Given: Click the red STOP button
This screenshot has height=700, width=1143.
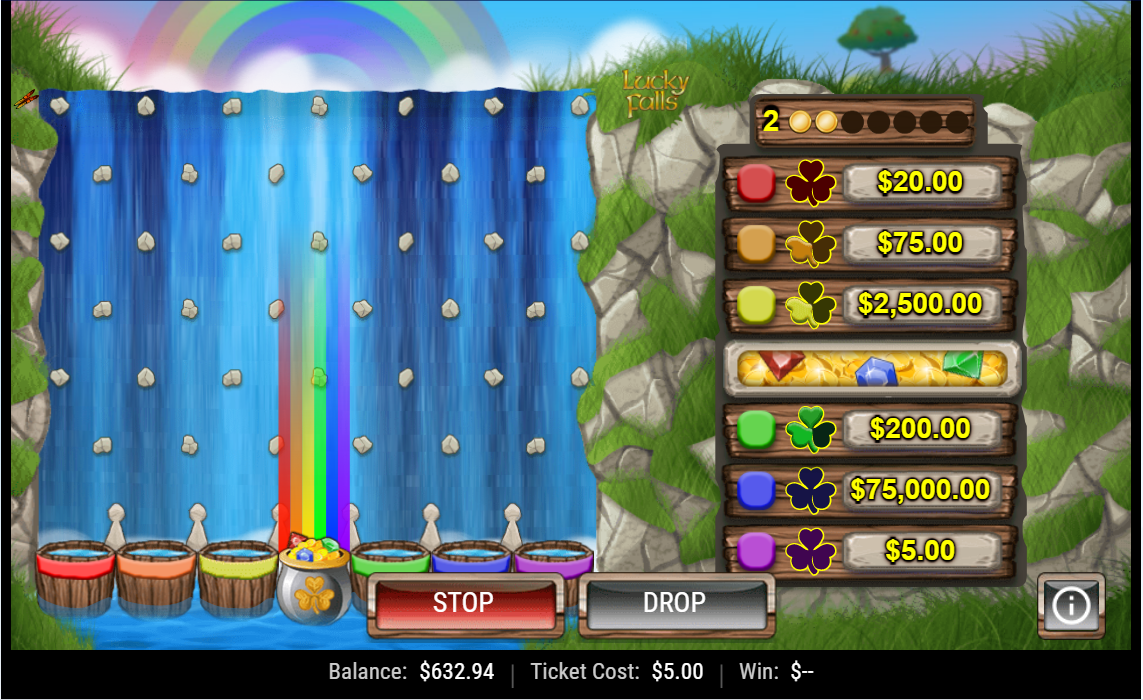Looking at the screenshot, I should tap(463, 603).
